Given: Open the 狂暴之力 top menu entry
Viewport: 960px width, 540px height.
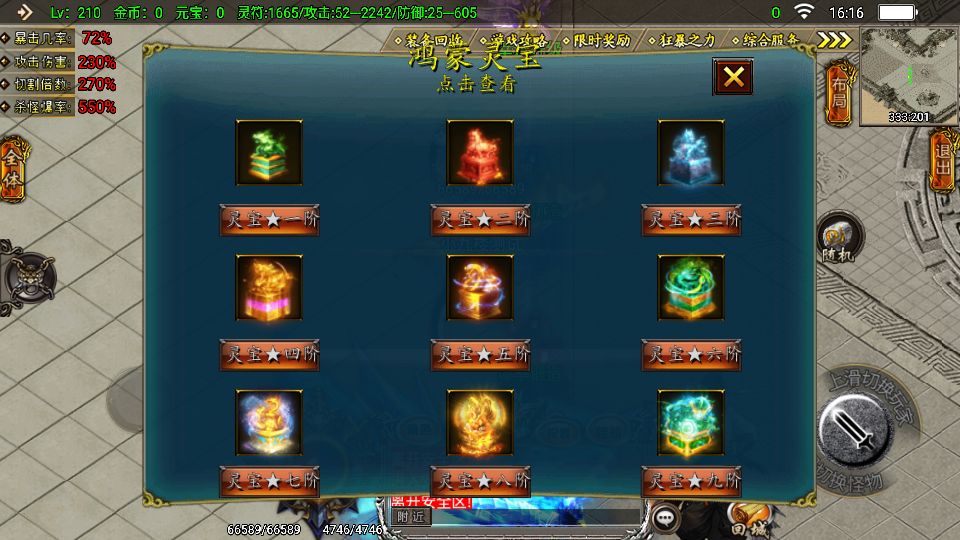Looking at the screenshot, I should pos(688,41).
